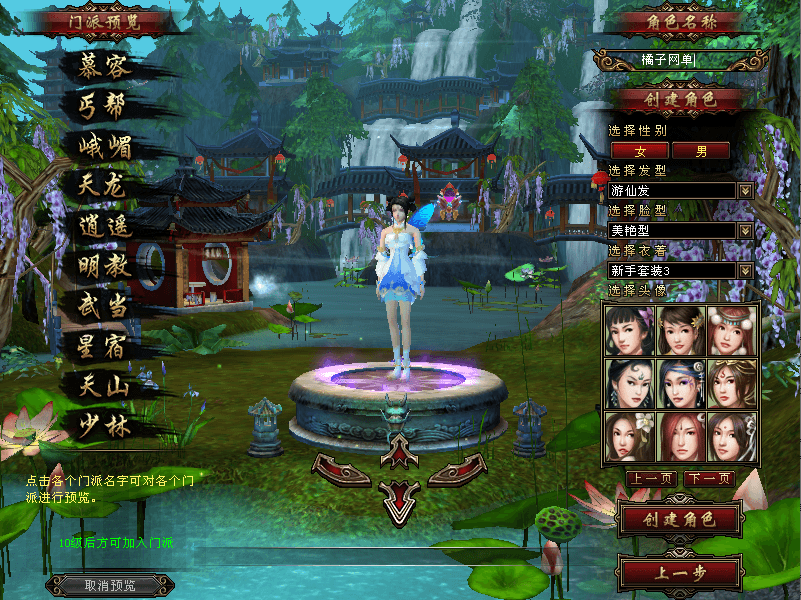Preview the 丐帮 sect

[104, 106]
